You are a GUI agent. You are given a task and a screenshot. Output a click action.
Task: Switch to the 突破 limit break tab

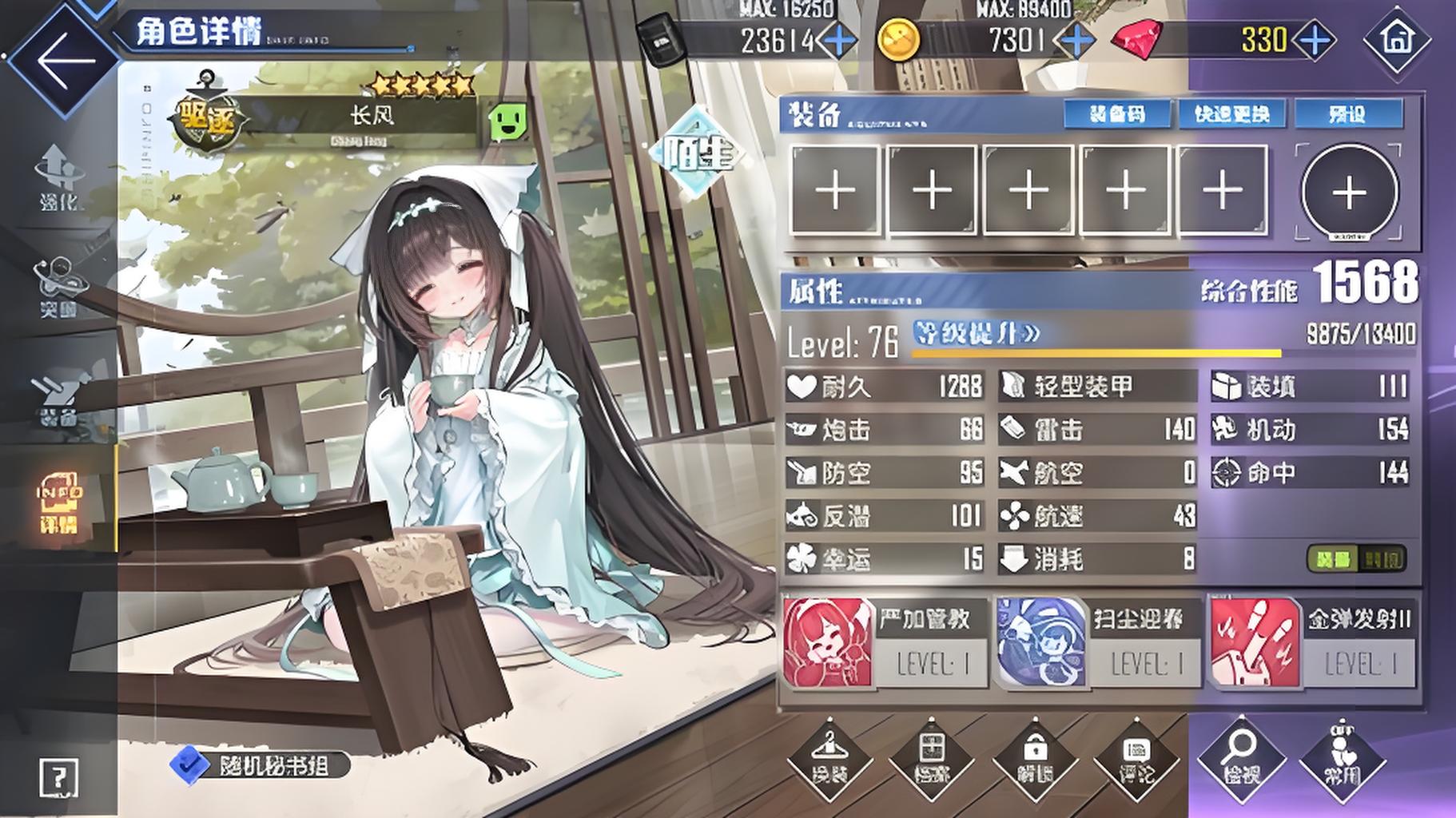58,288
